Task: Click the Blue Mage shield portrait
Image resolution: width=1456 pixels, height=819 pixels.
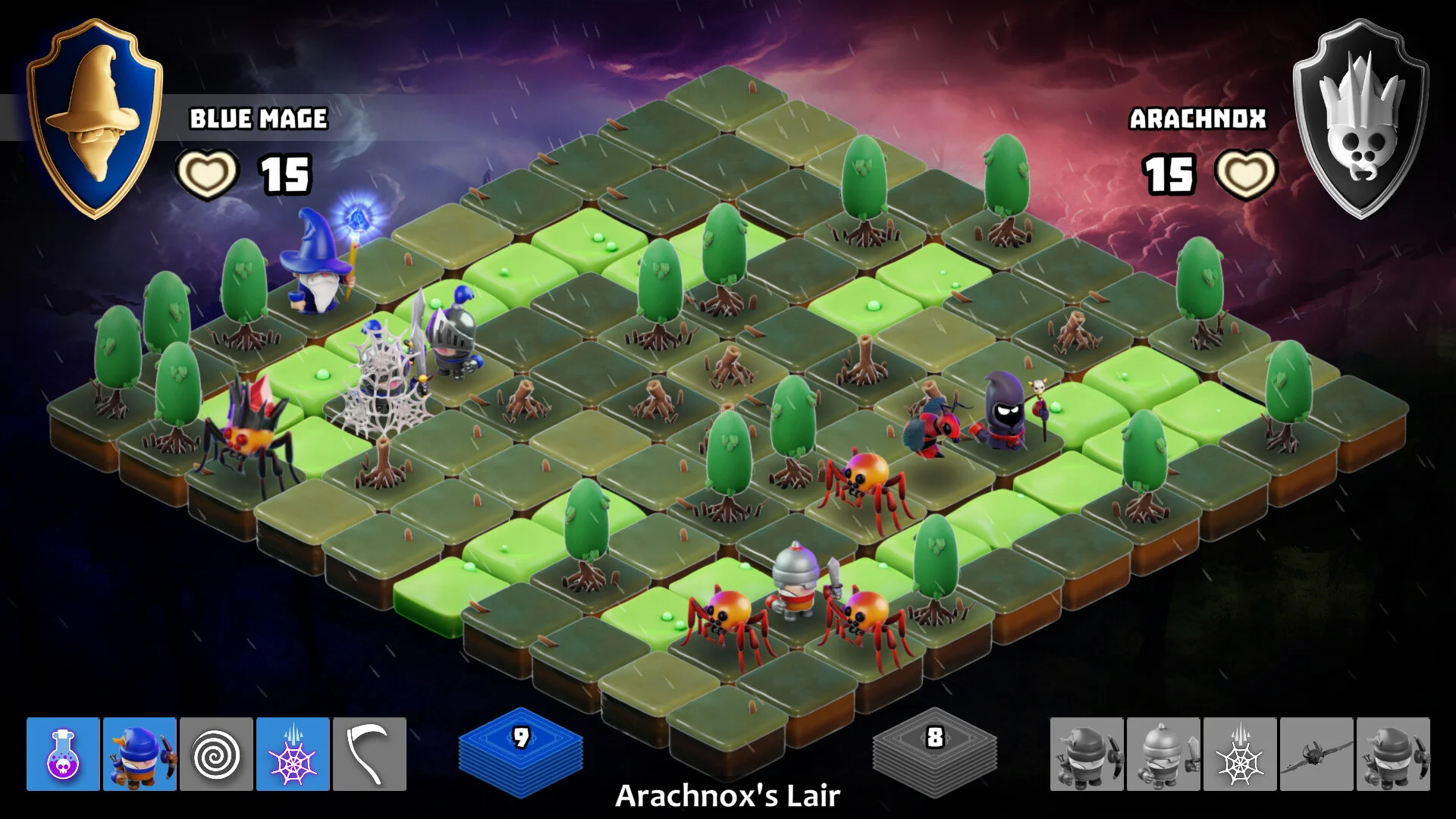Action: (x=95, y=118)
